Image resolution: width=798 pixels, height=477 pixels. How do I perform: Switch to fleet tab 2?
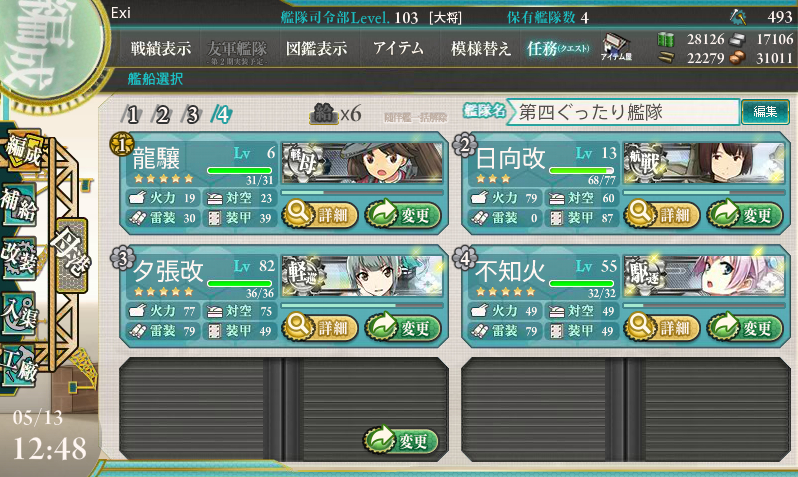click(x=162, y=114)
